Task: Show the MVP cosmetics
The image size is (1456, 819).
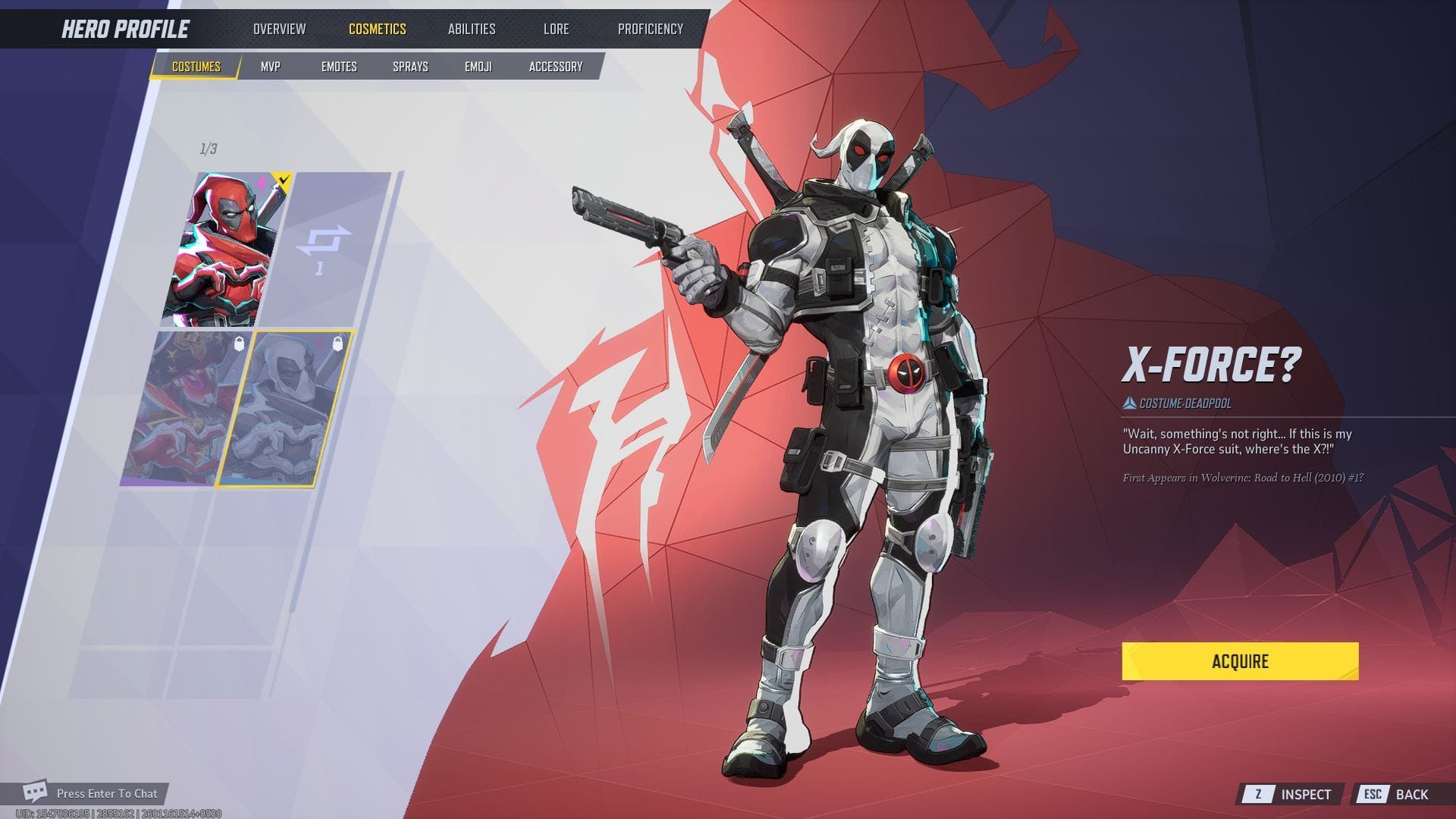Action: point(271,67)
